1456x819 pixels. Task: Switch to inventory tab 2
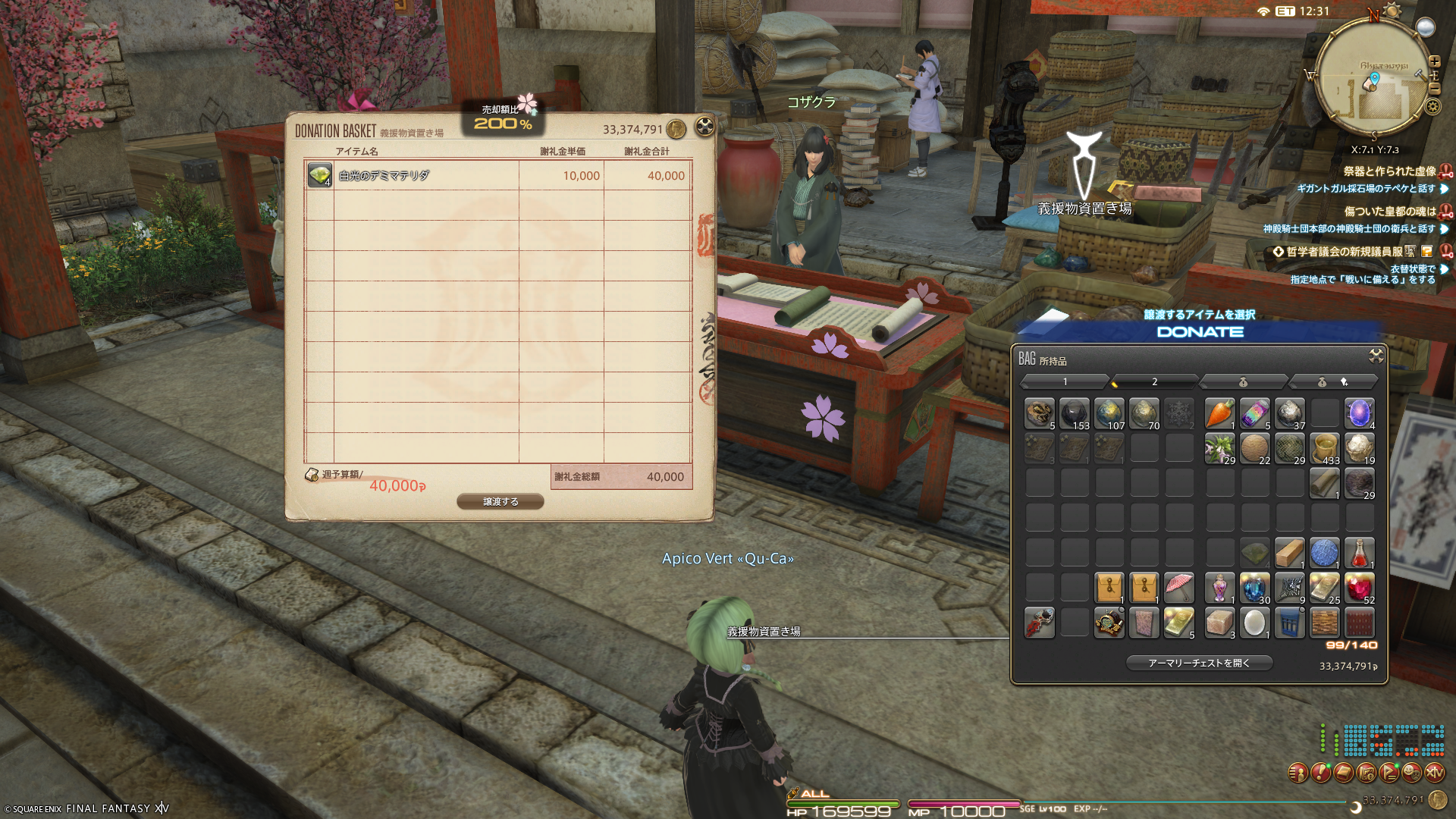coord(1154,381)
